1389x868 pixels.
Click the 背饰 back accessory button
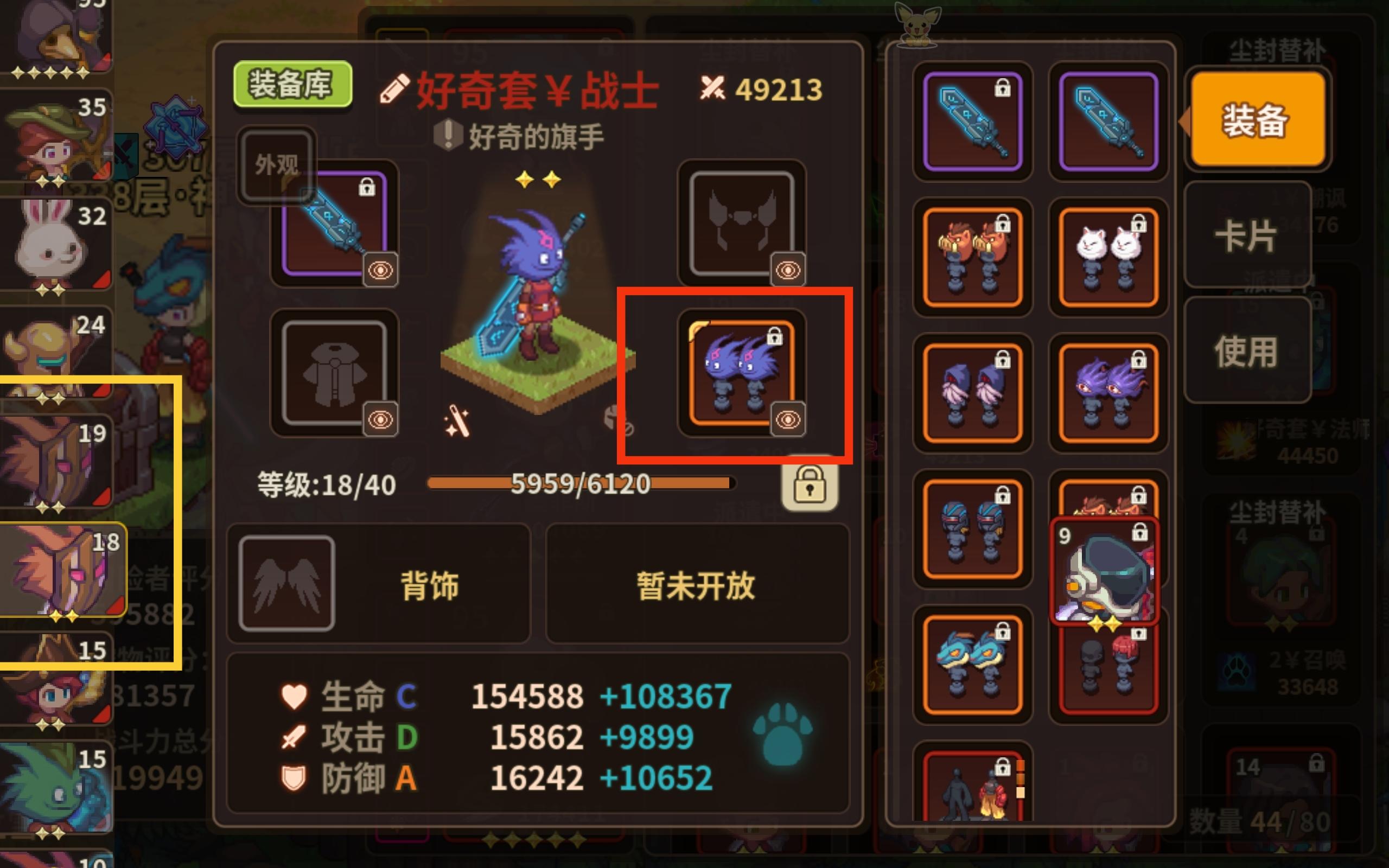coord(426,584)
